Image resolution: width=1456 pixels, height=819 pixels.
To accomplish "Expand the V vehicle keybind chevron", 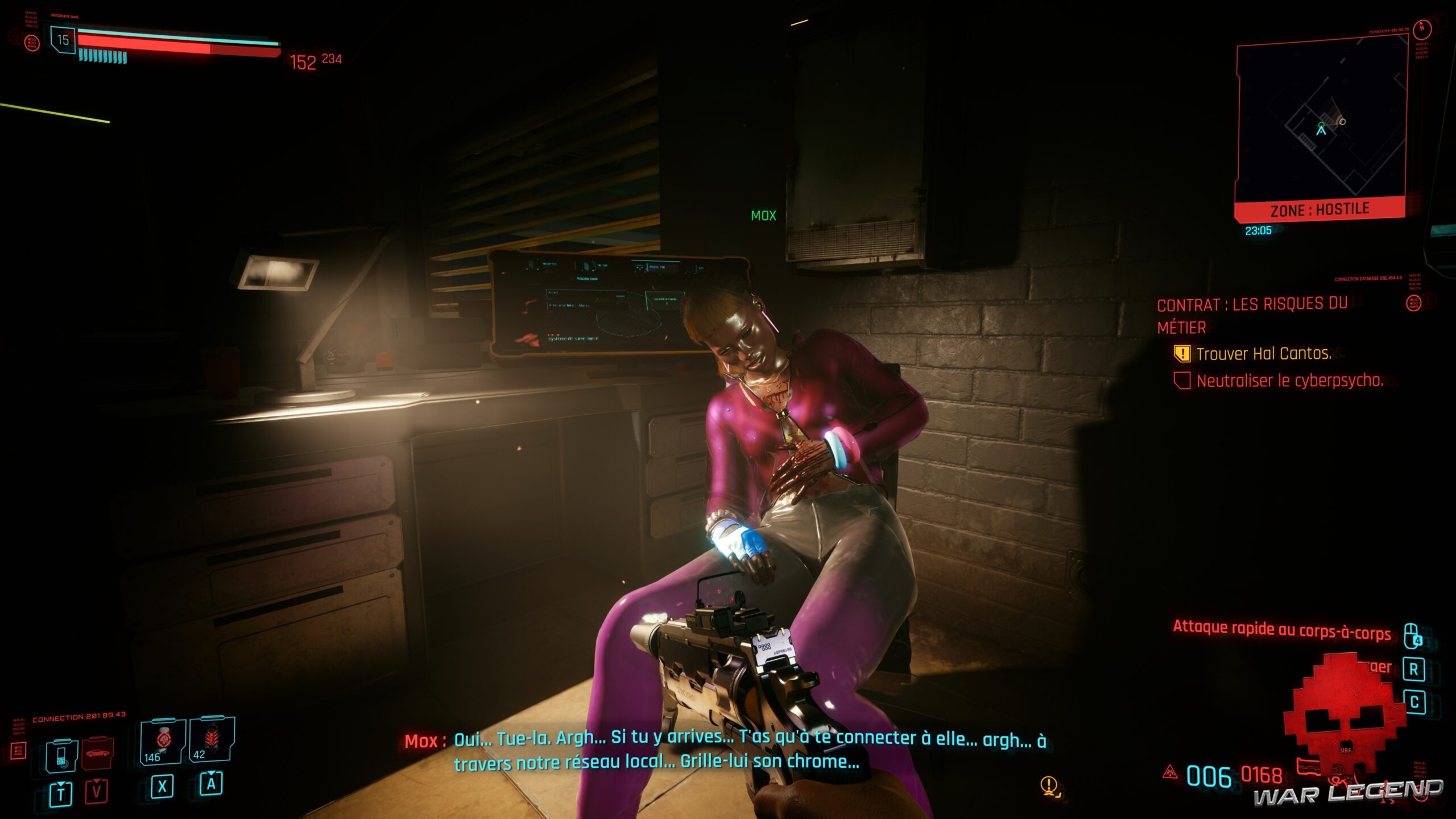I will coord(96,781).
